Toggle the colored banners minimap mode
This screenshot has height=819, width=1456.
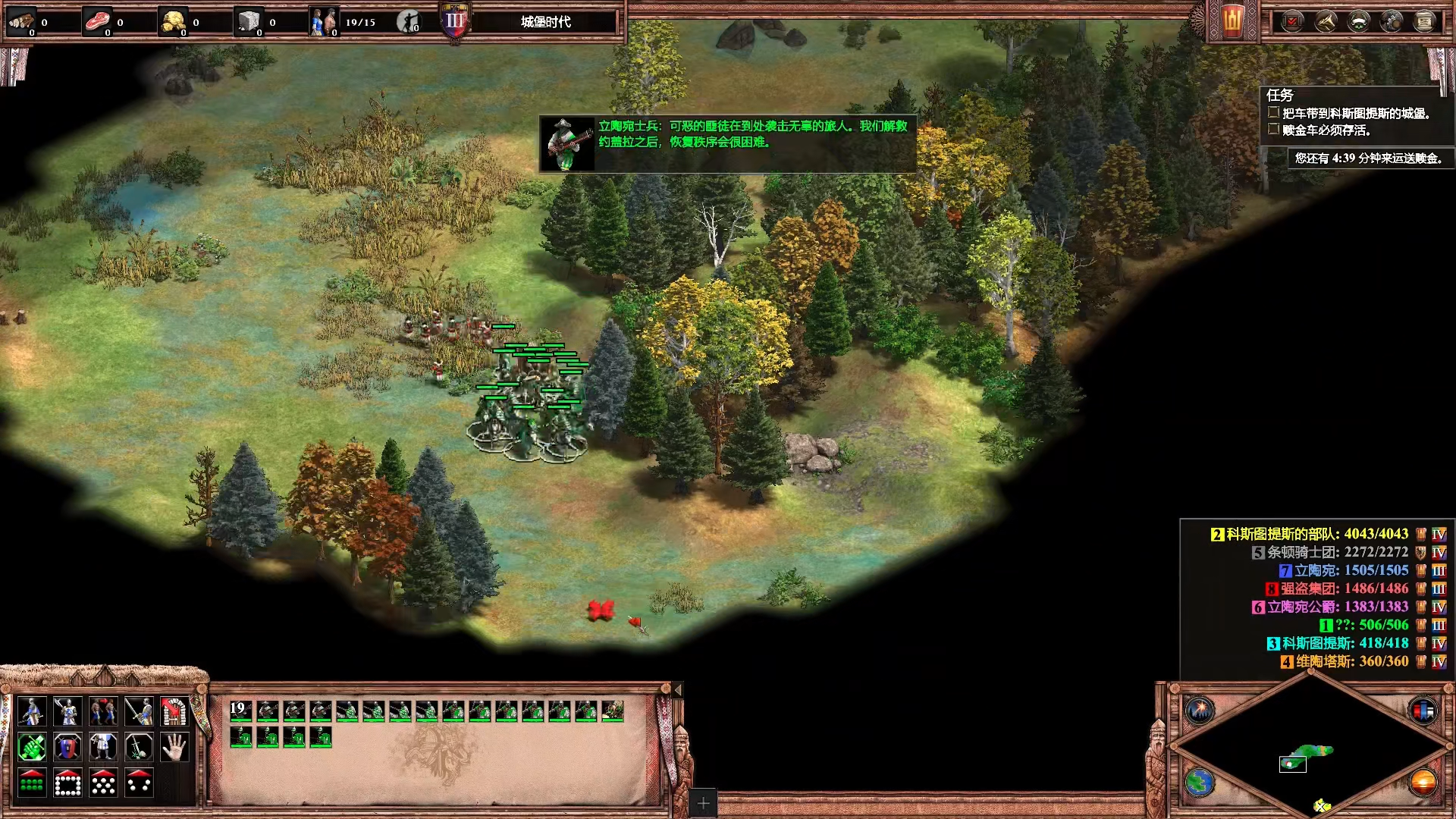[x=1423, y=711]
